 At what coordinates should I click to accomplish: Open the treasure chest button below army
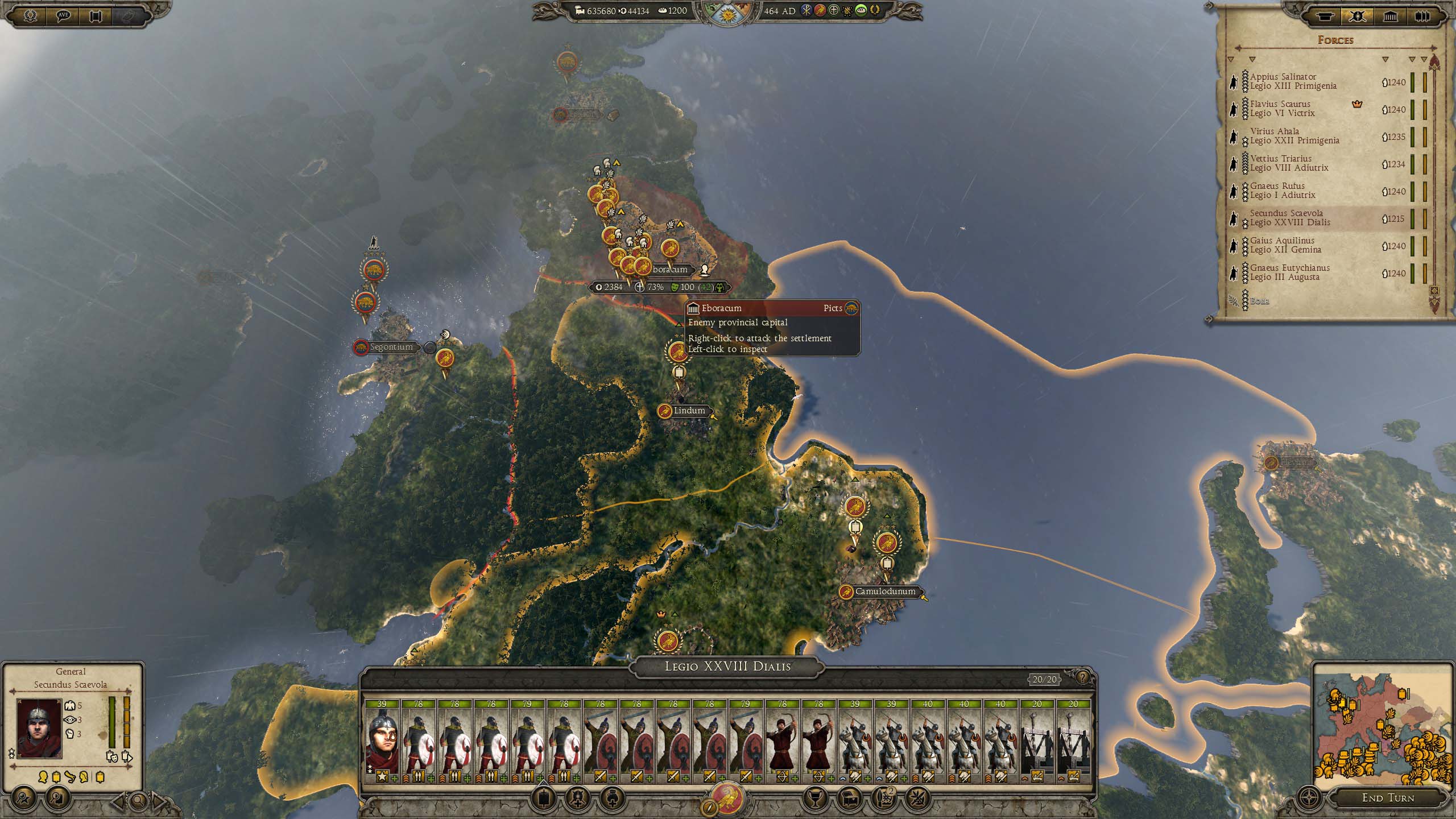[x=850, y=799]
